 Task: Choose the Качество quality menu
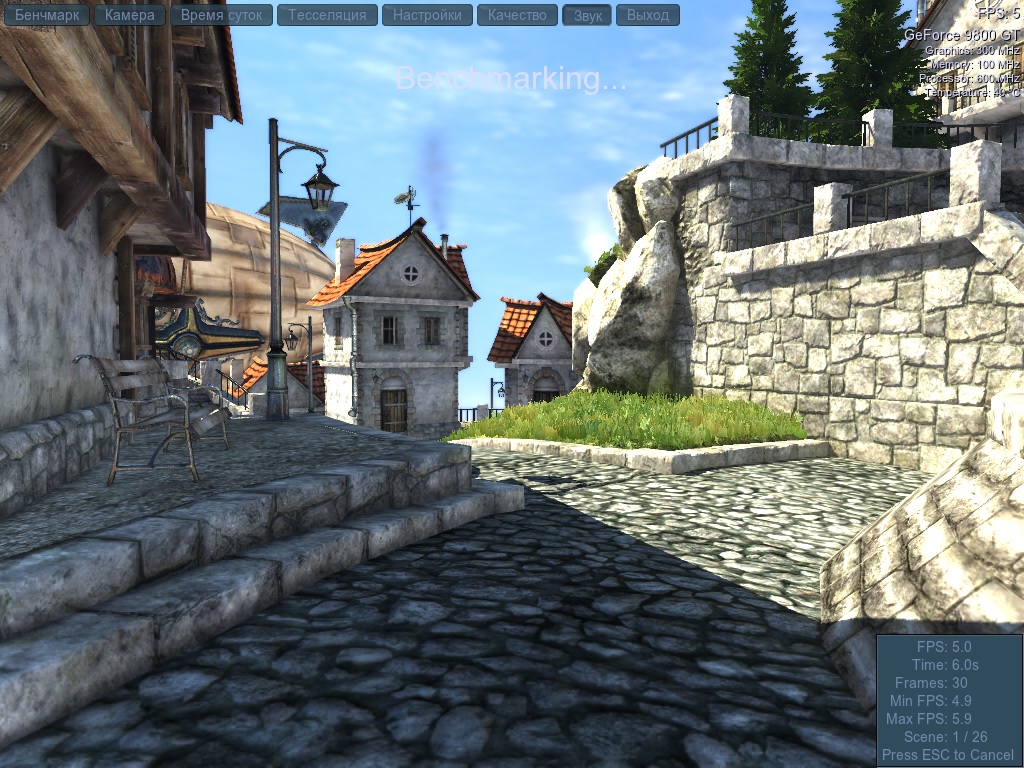coord(517,15)
